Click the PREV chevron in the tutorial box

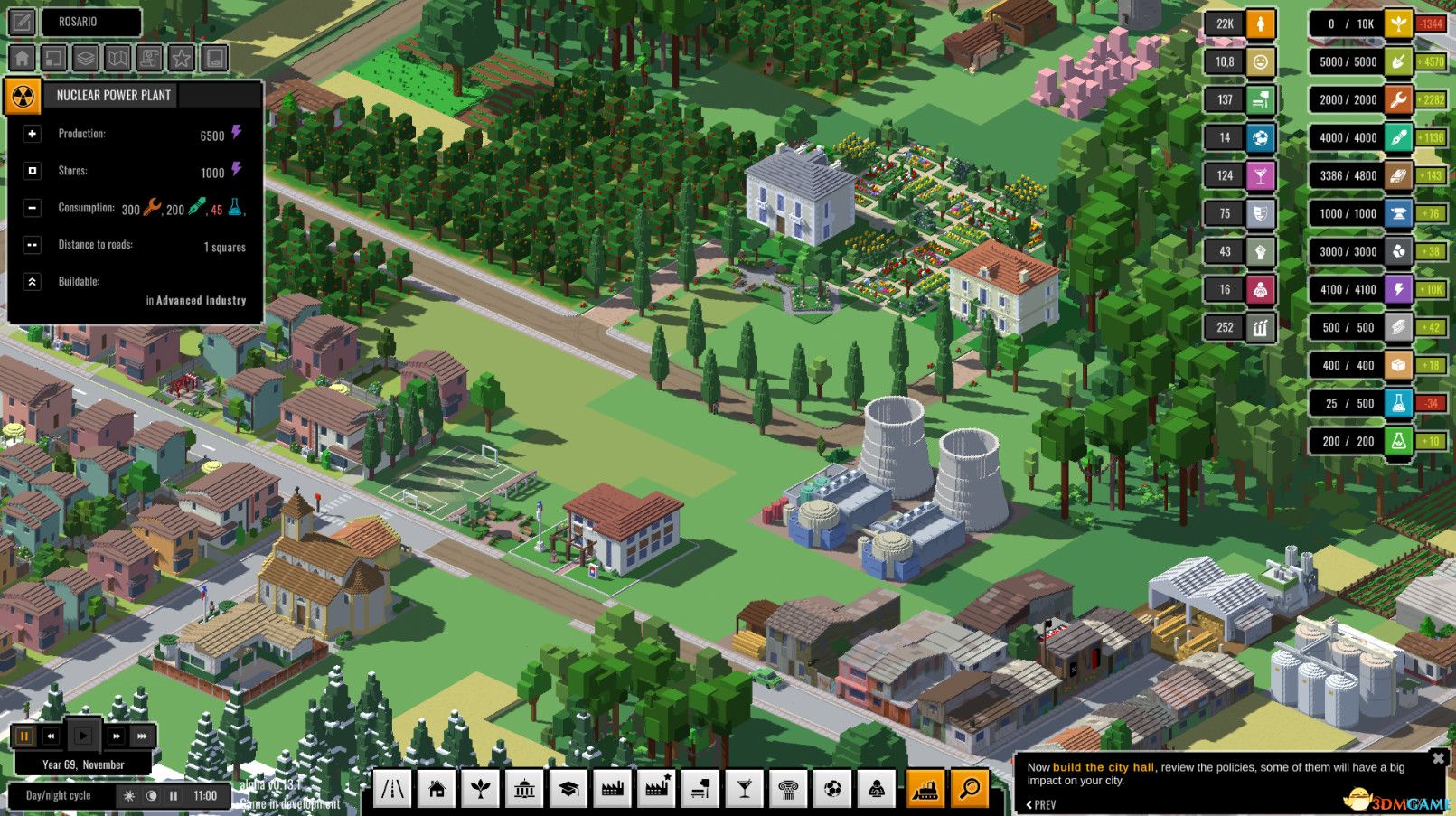pos(1030,803)
